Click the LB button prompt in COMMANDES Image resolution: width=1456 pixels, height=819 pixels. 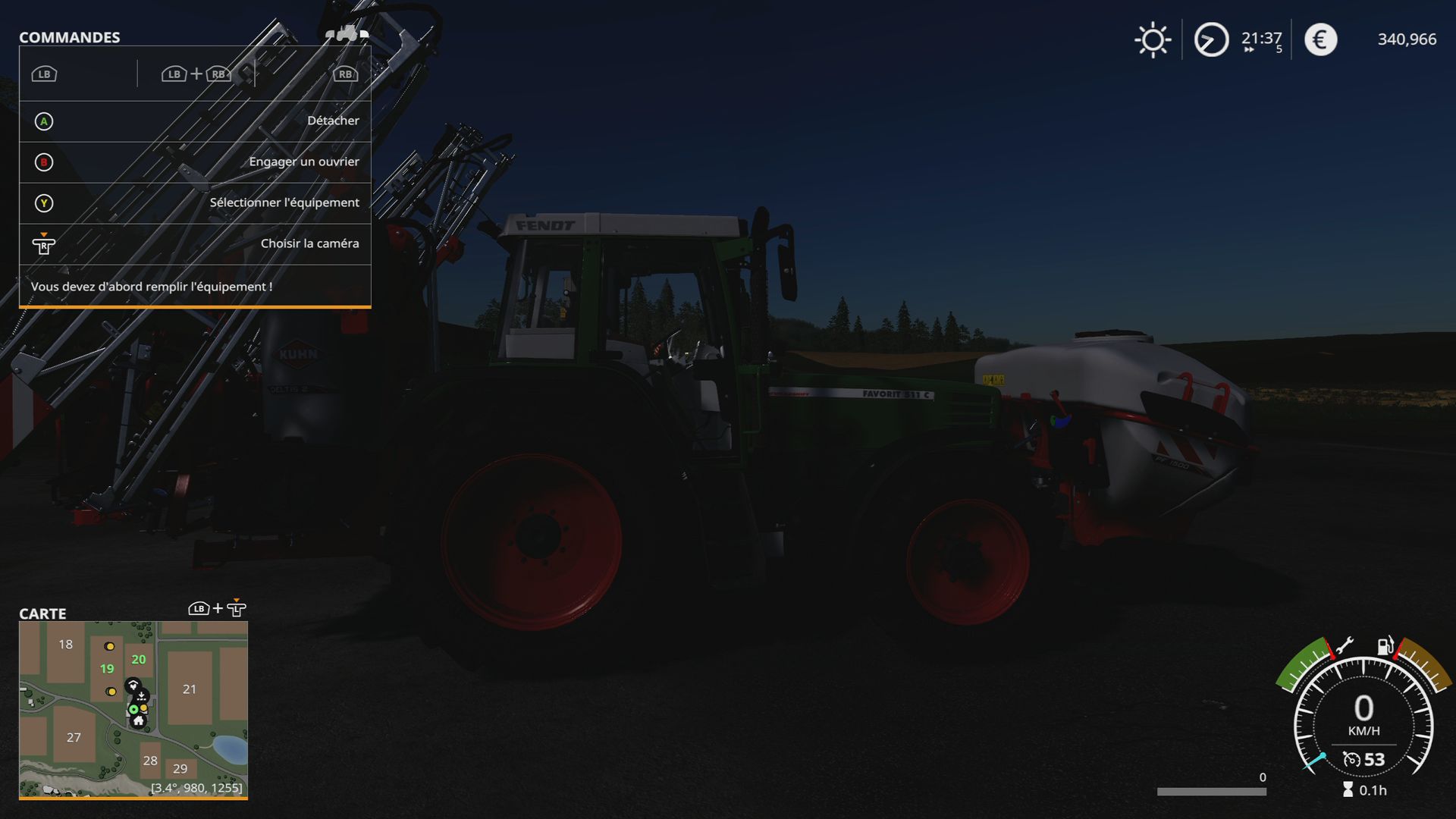tap(43, 74)
